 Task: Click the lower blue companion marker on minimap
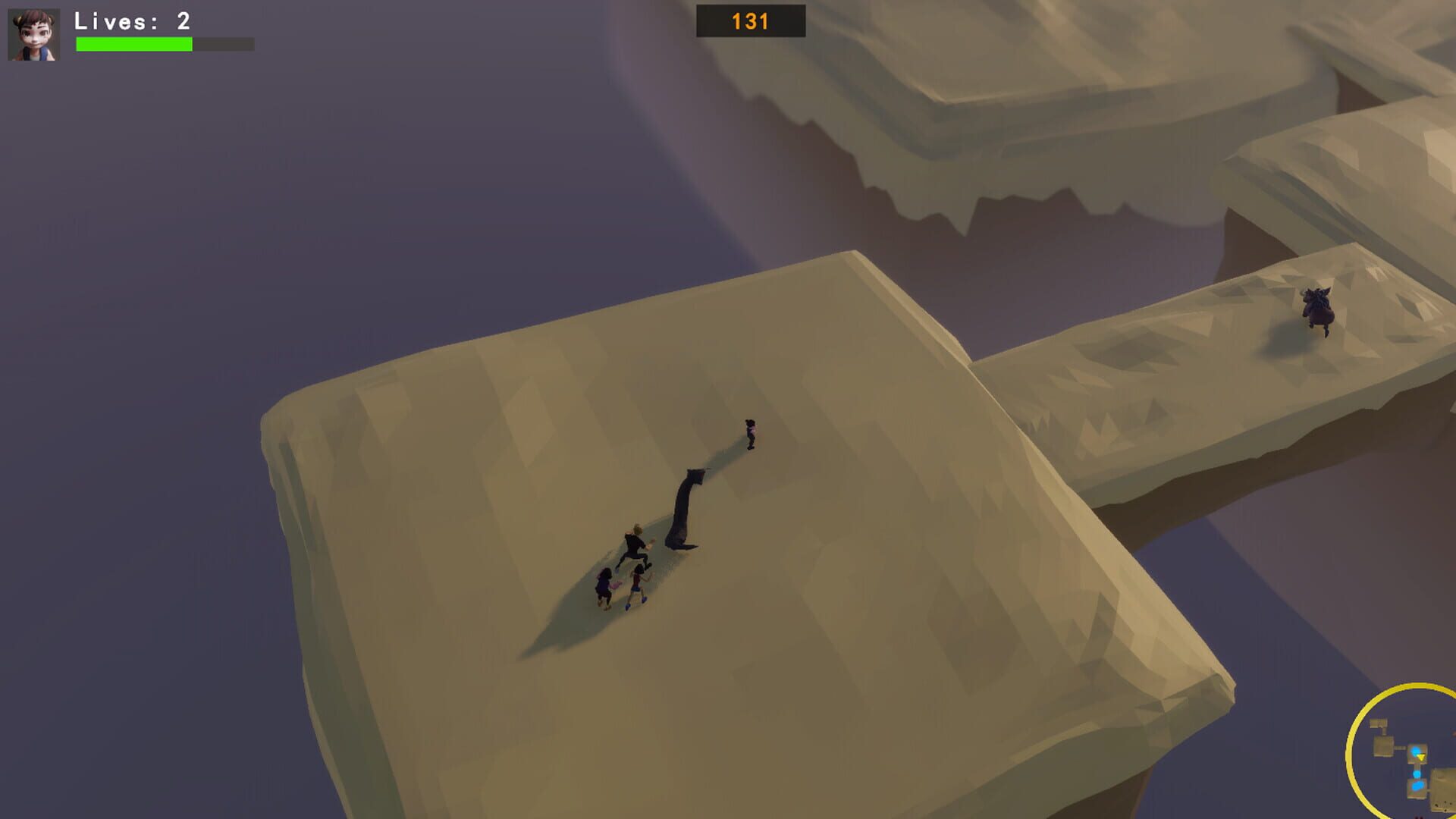(x=1417, y=786)
